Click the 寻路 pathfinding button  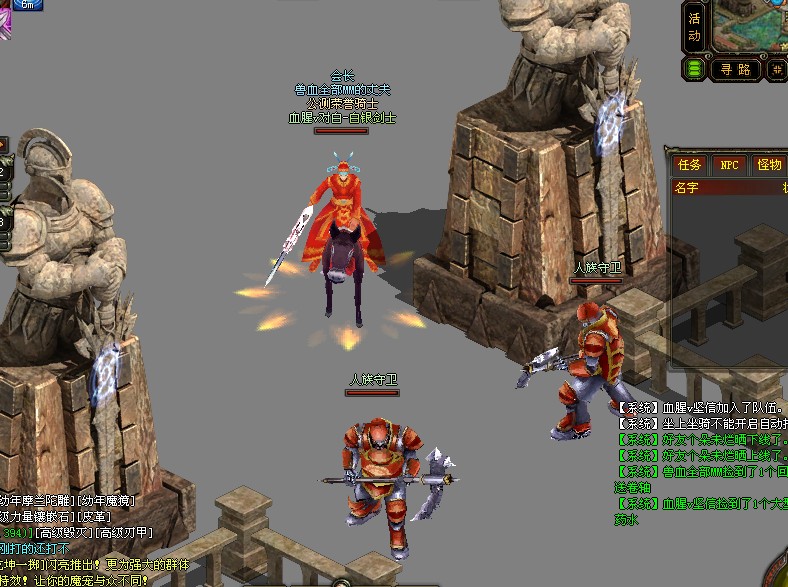pos(735,69)
